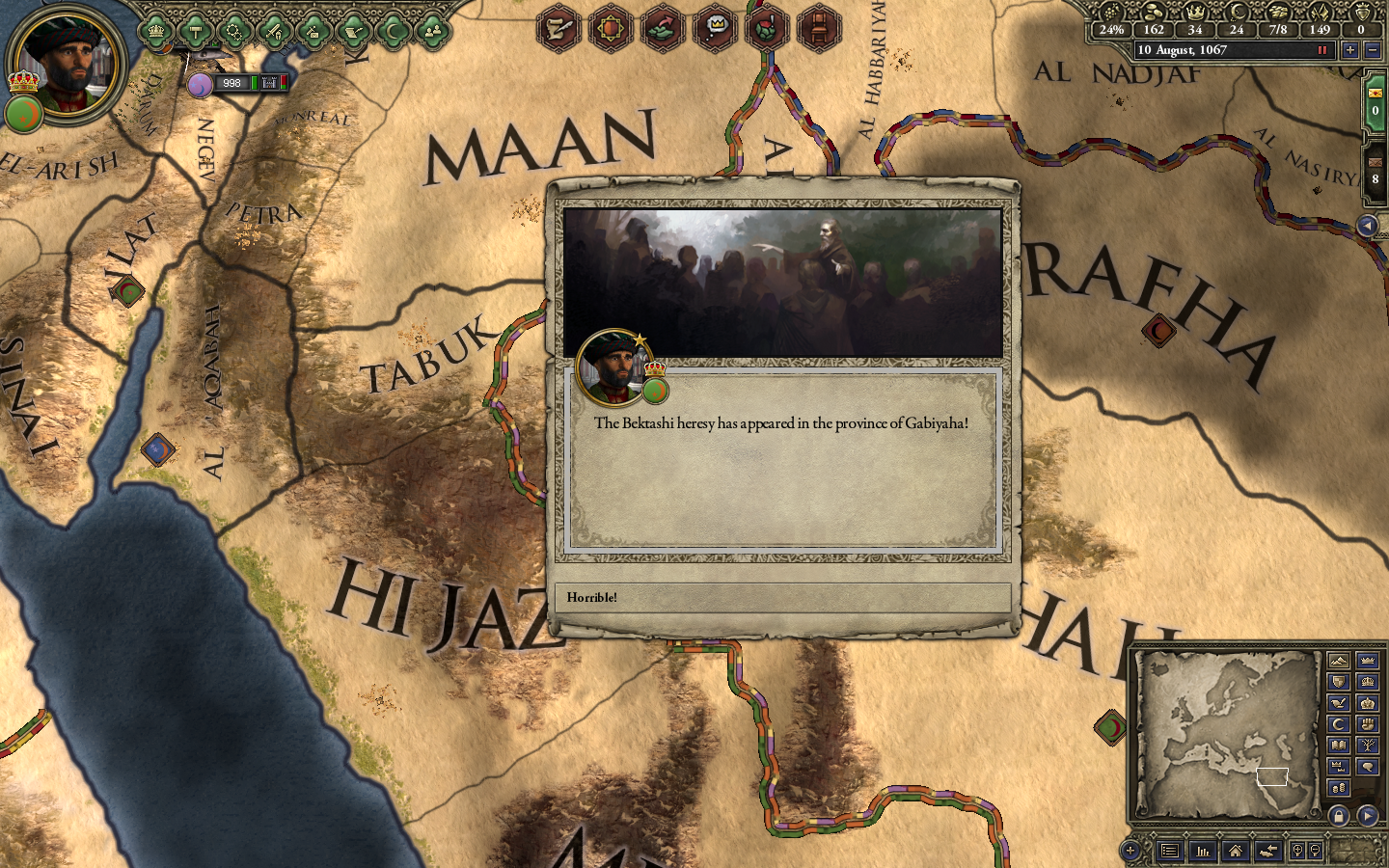Toggle the camera lock padlock below the map modes
Screen dimensions: 1389x868
[1337, 817]
